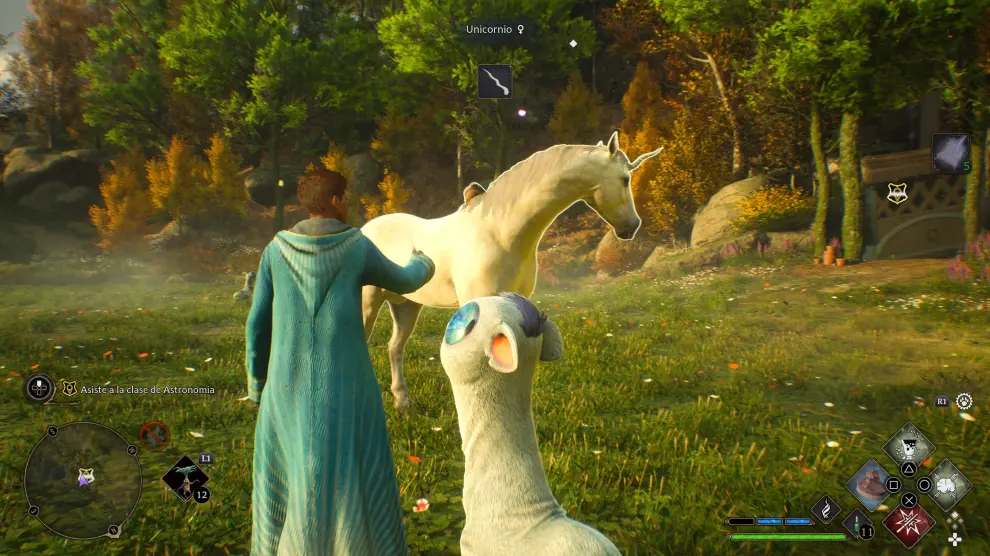
Task: Click the red crossed-out status icon
Action: click(154, 434)
